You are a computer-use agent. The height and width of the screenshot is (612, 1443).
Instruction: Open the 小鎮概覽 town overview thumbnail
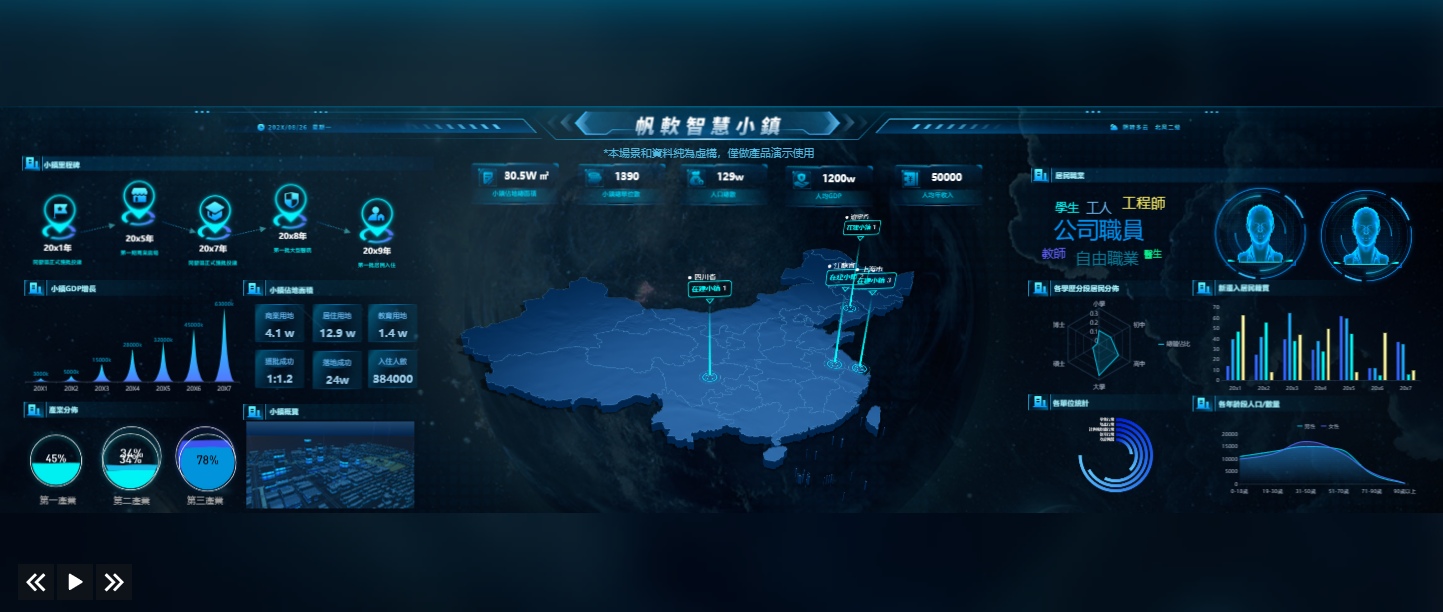tap(330, 464)
